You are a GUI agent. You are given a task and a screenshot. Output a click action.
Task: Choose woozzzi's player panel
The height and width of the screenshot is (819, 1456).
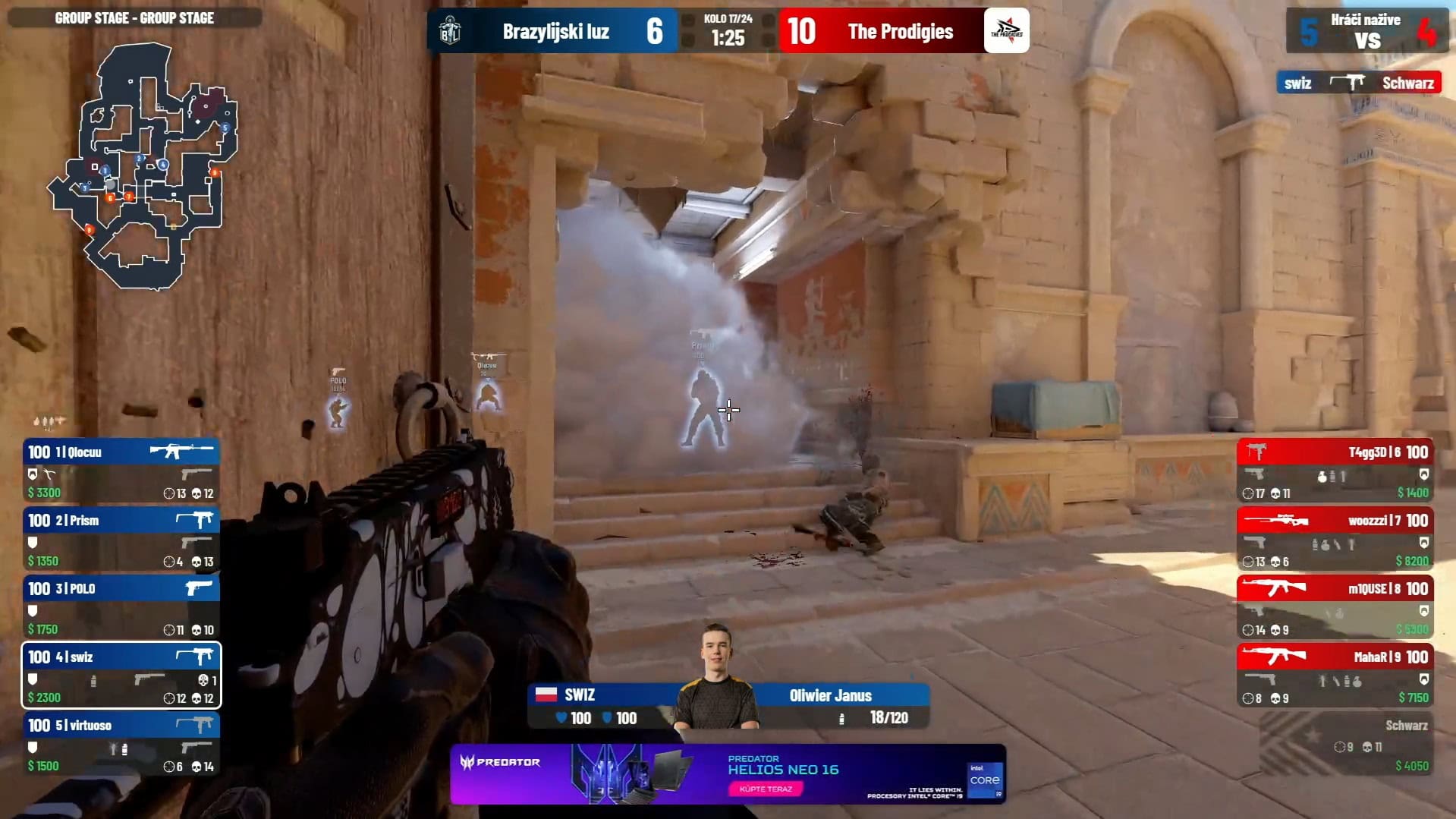click(x=1335, y=540)
